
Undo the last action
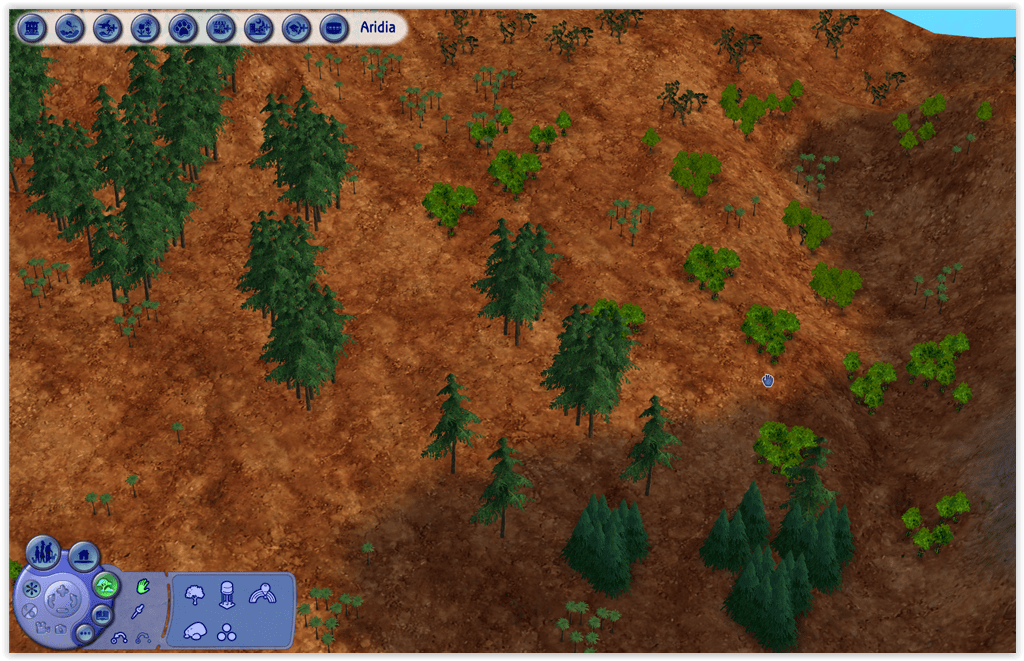pyautogui.click(x=119, y=637)
